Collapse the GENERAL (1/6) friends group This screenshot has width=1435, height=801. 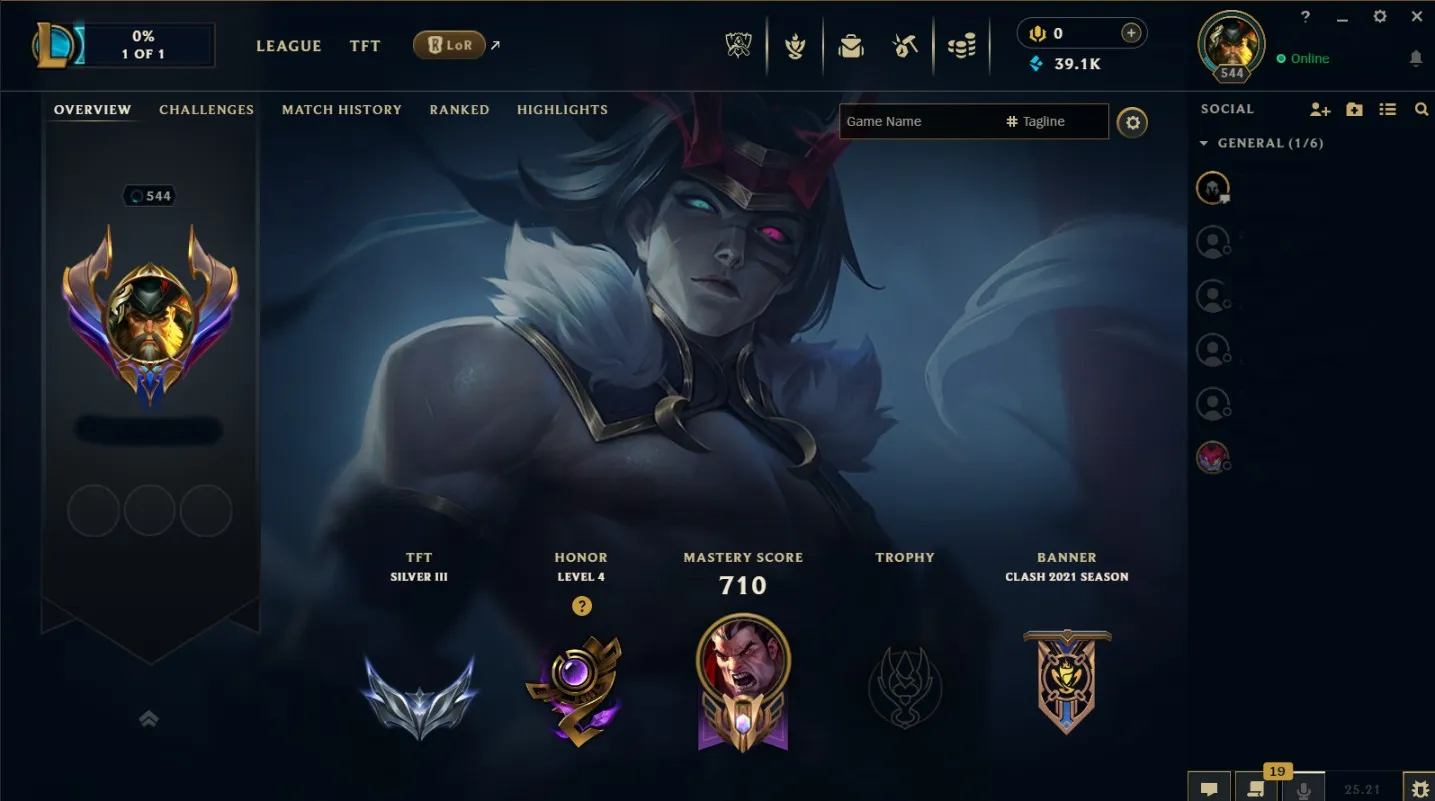(x=1204, y=143)
